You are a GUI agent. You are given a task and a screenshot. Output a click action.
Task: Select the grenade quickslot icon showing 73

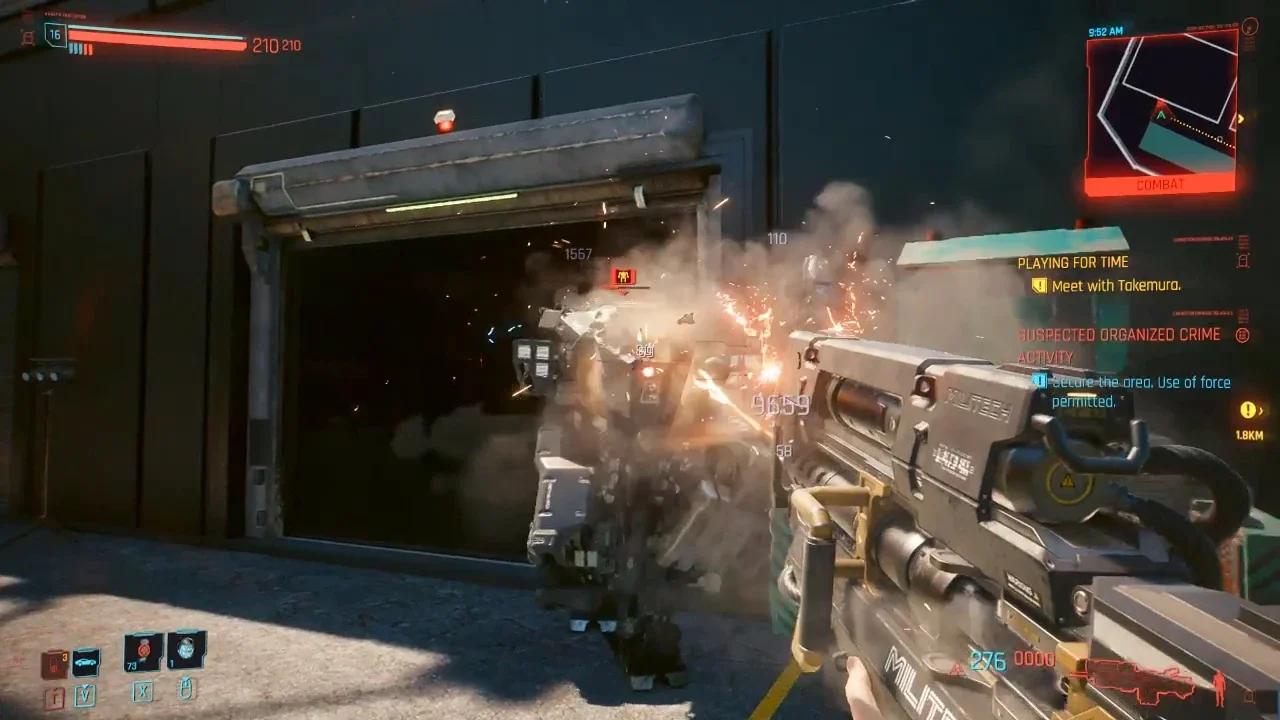click(142, 651)
